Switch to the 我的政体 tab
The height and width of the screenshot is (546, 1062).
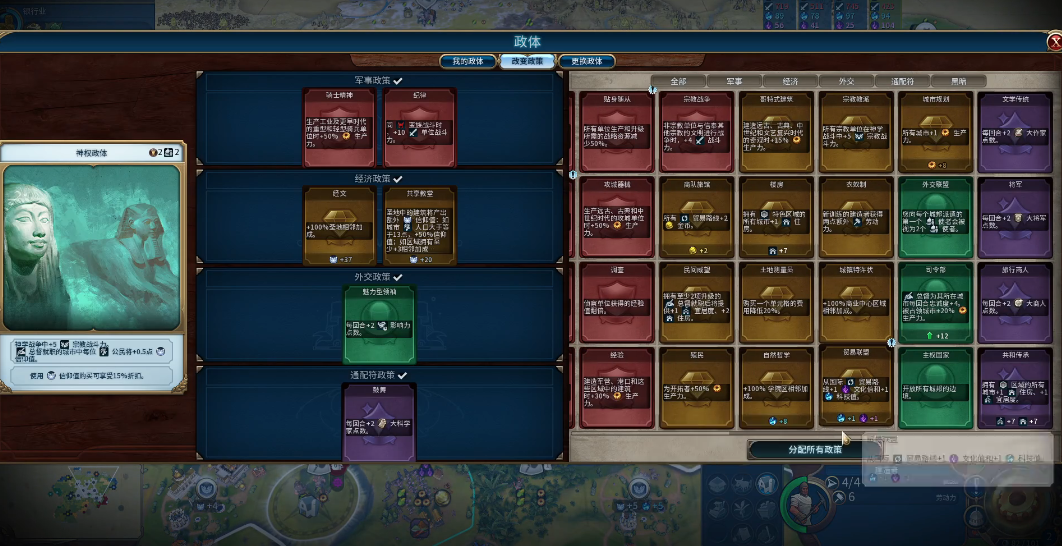(468, 61)
